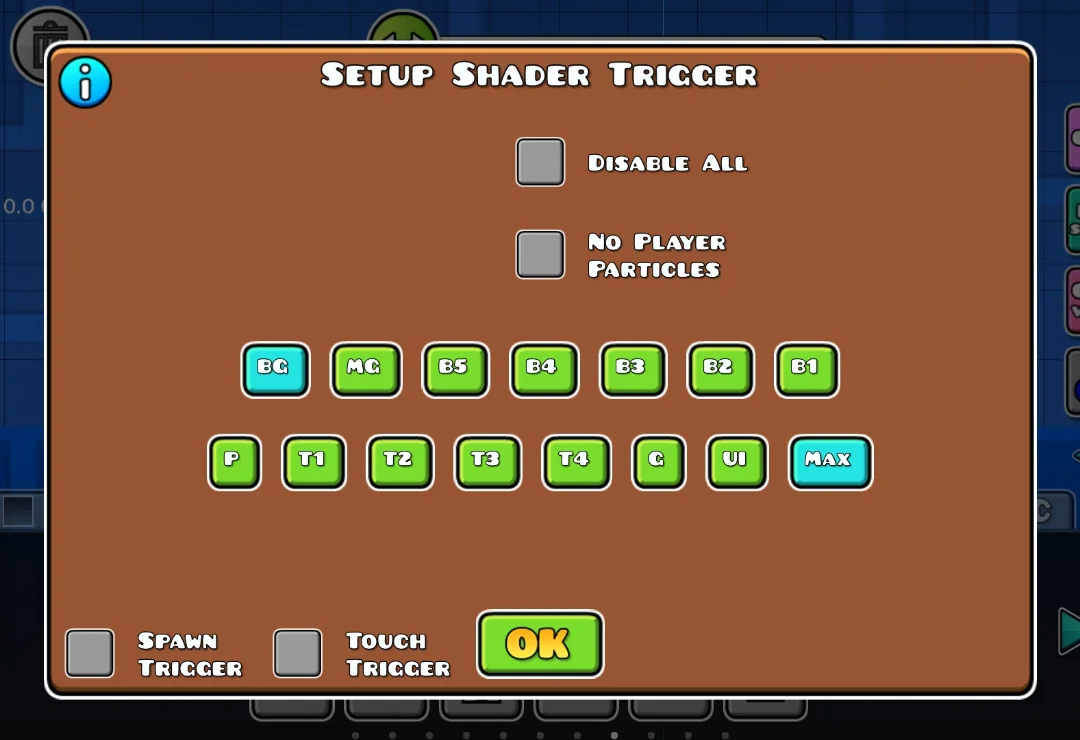1080x740 pixels.
Task: Choose the MG layer button
Action: click(x=366, y=369)
